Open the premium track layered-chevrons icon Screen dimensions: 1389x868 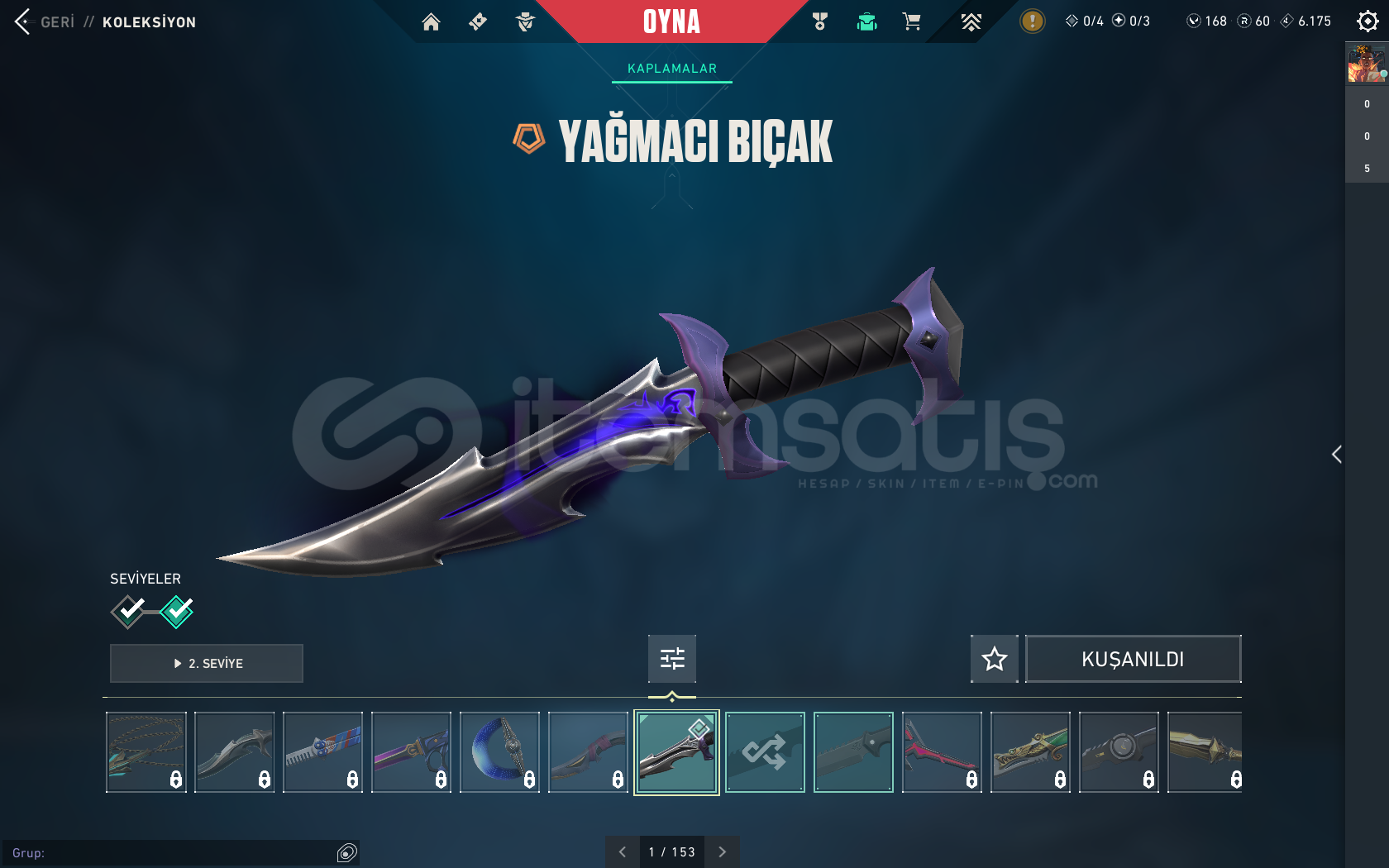(971, 21)
